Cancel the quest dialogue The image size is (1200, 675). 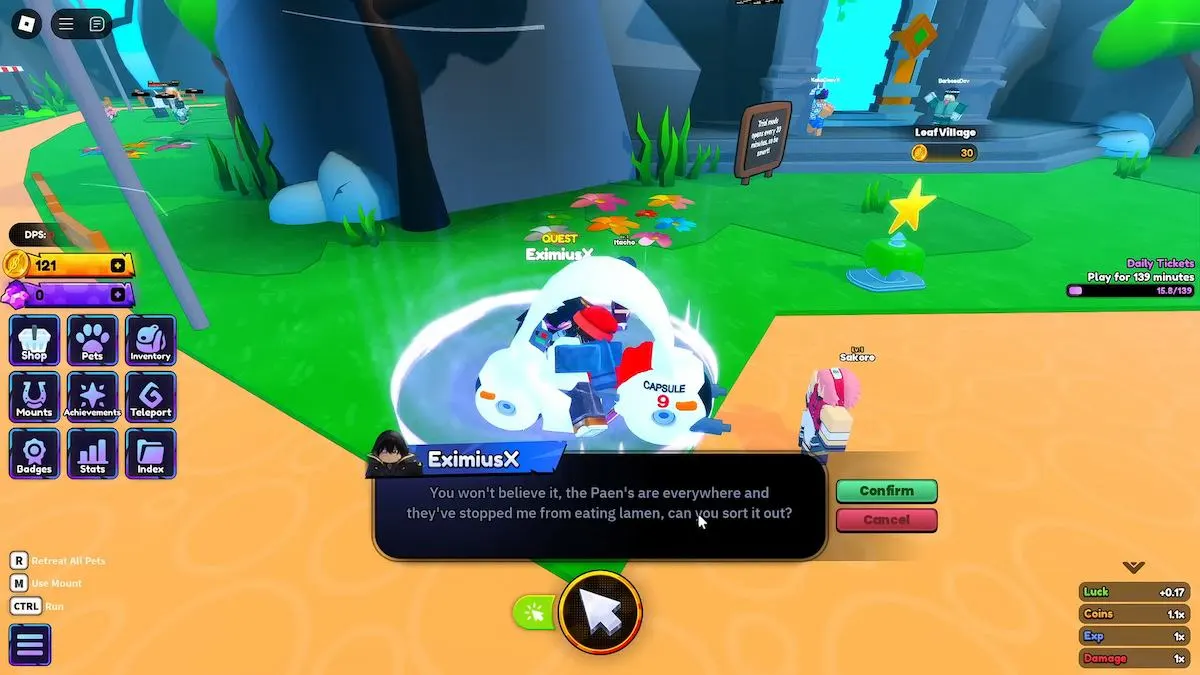pyautogui.click(x=886, y=520)
